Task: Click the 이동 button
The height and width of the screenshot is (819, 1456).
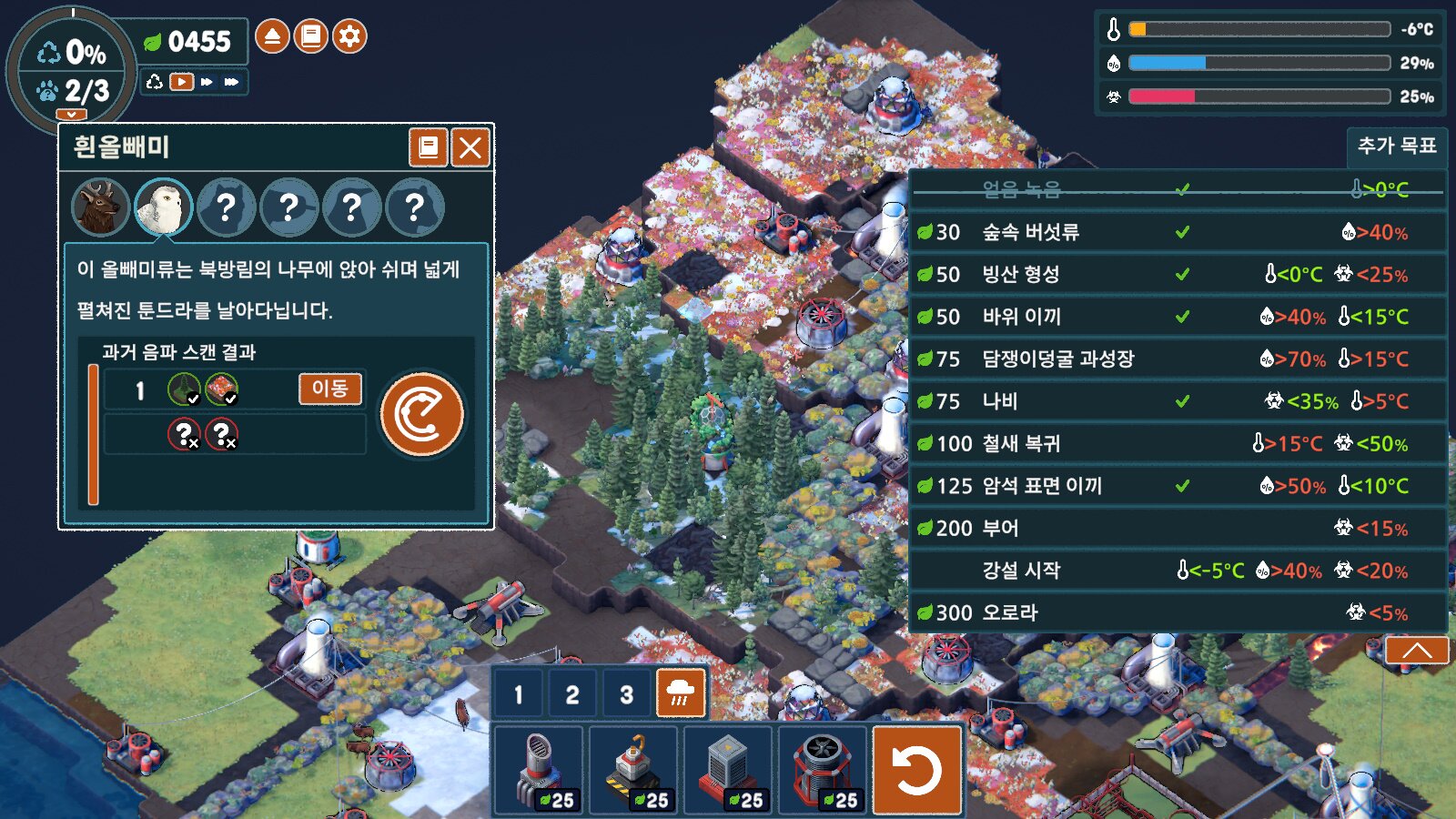Action: coord(330,389)
